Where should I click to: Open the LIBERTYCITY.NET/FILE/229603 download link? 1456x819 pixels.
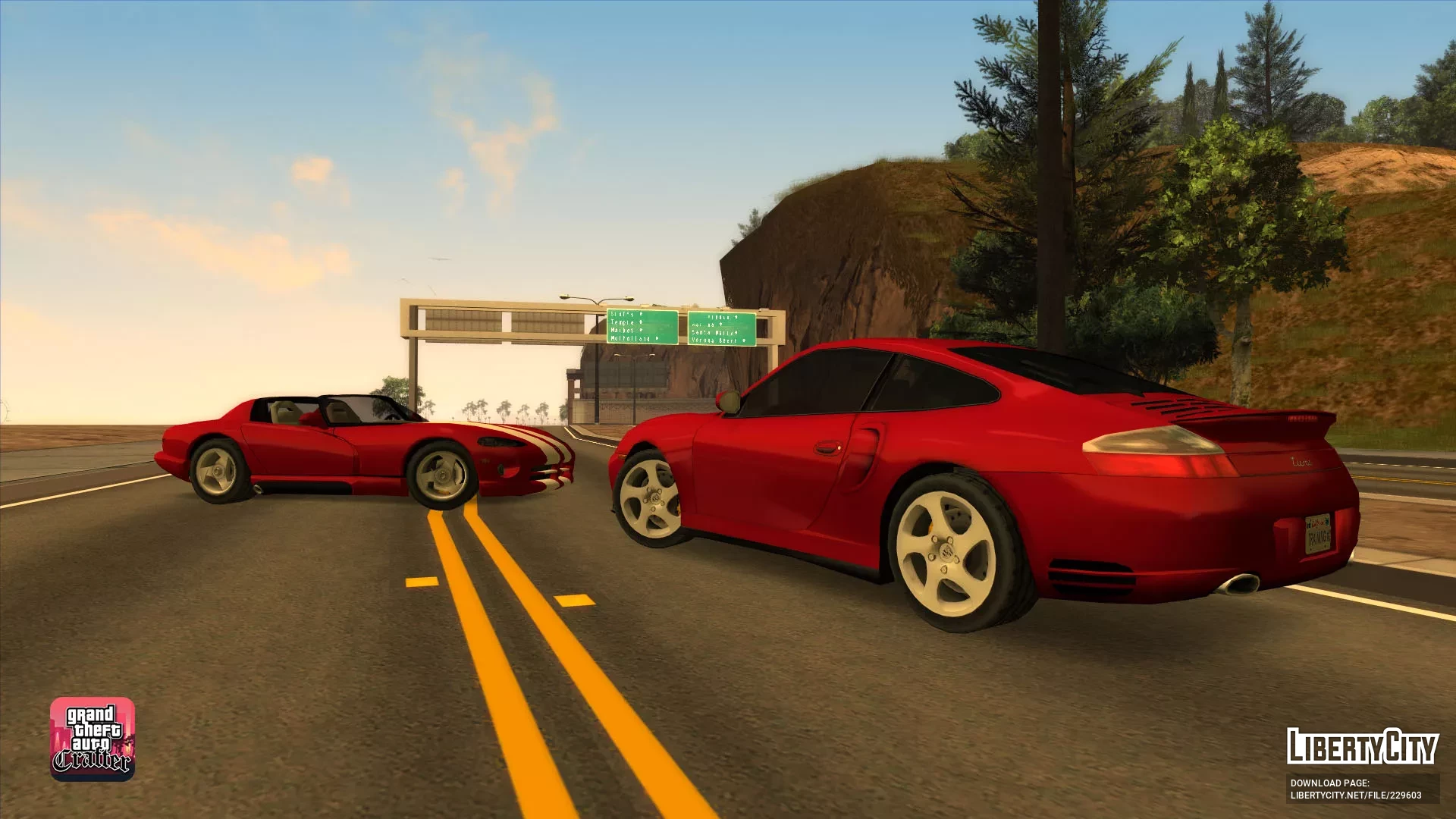click(1355, 795)
